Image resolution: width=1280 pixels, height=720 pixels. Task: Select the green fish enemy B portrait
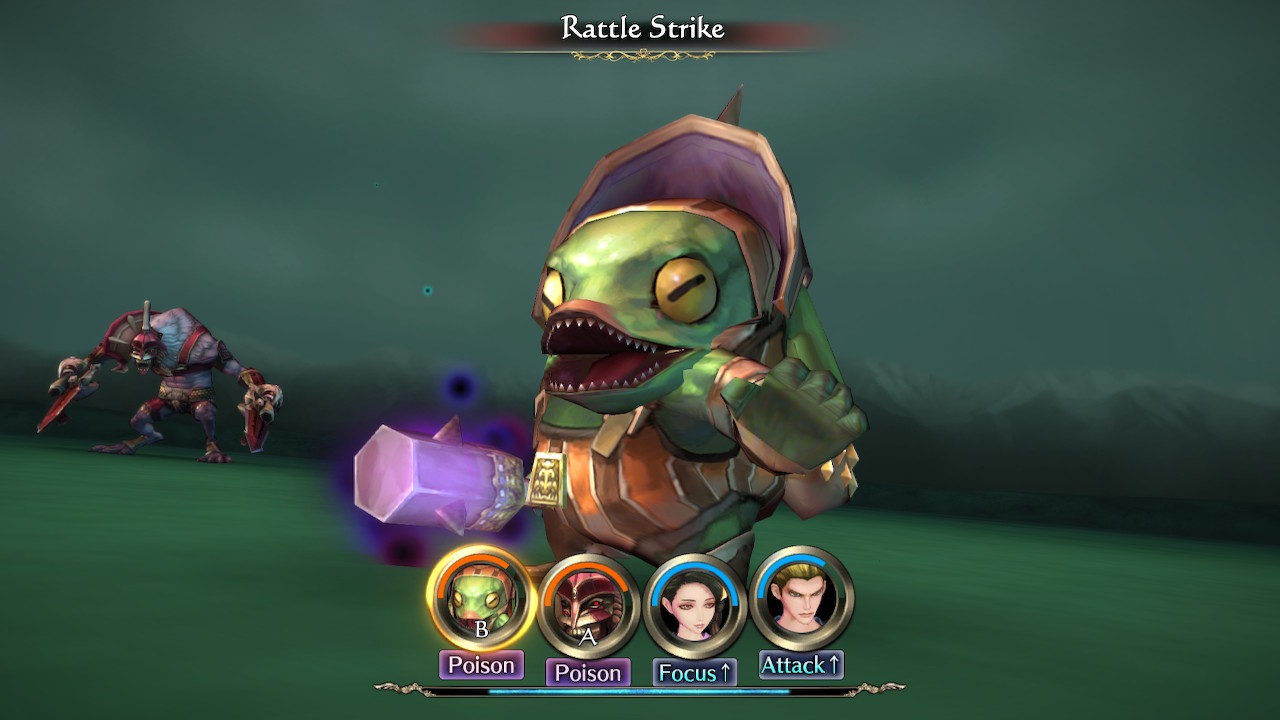click(481, 600)
